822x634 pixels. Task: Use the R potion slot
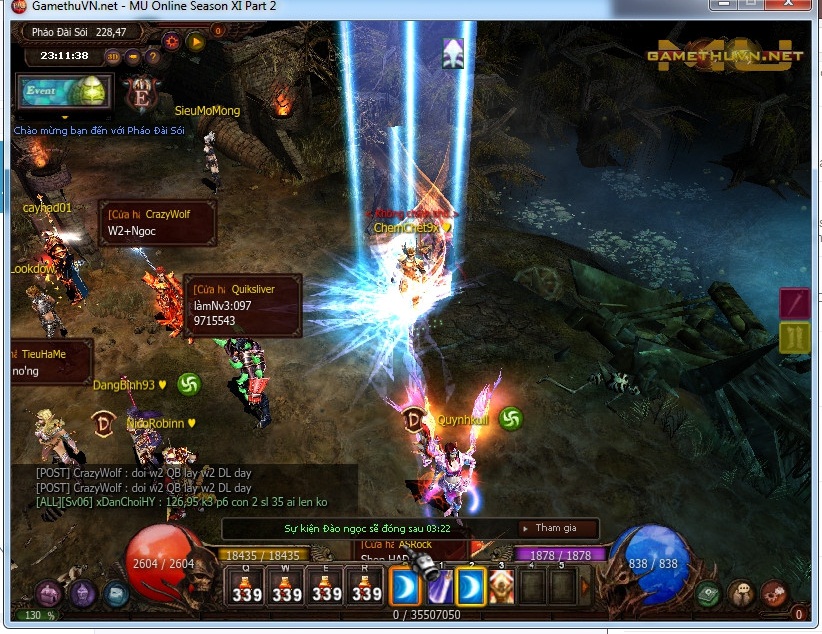coord(367,586)
